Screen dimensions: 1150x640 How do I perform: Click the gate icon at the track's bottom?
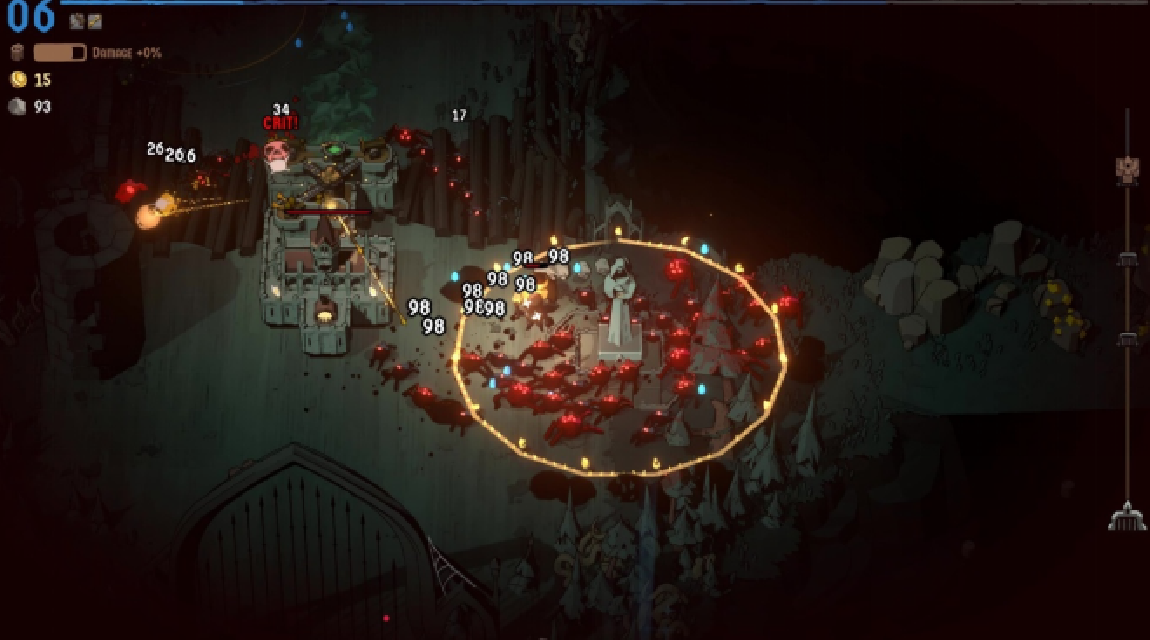point(1126,517)
